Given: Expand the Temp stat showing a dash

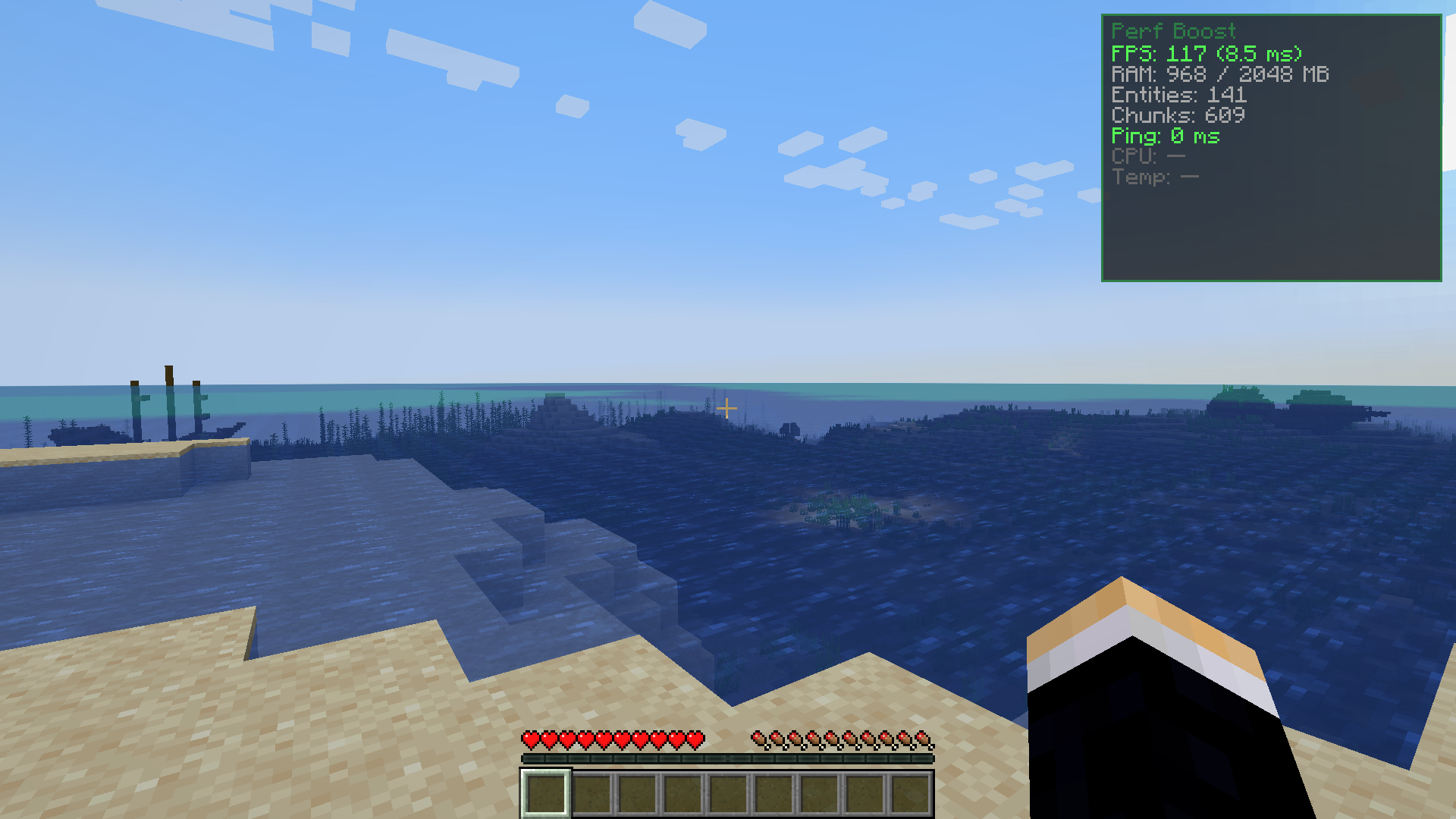Looking at the screenshot, I should [1154, 177].
